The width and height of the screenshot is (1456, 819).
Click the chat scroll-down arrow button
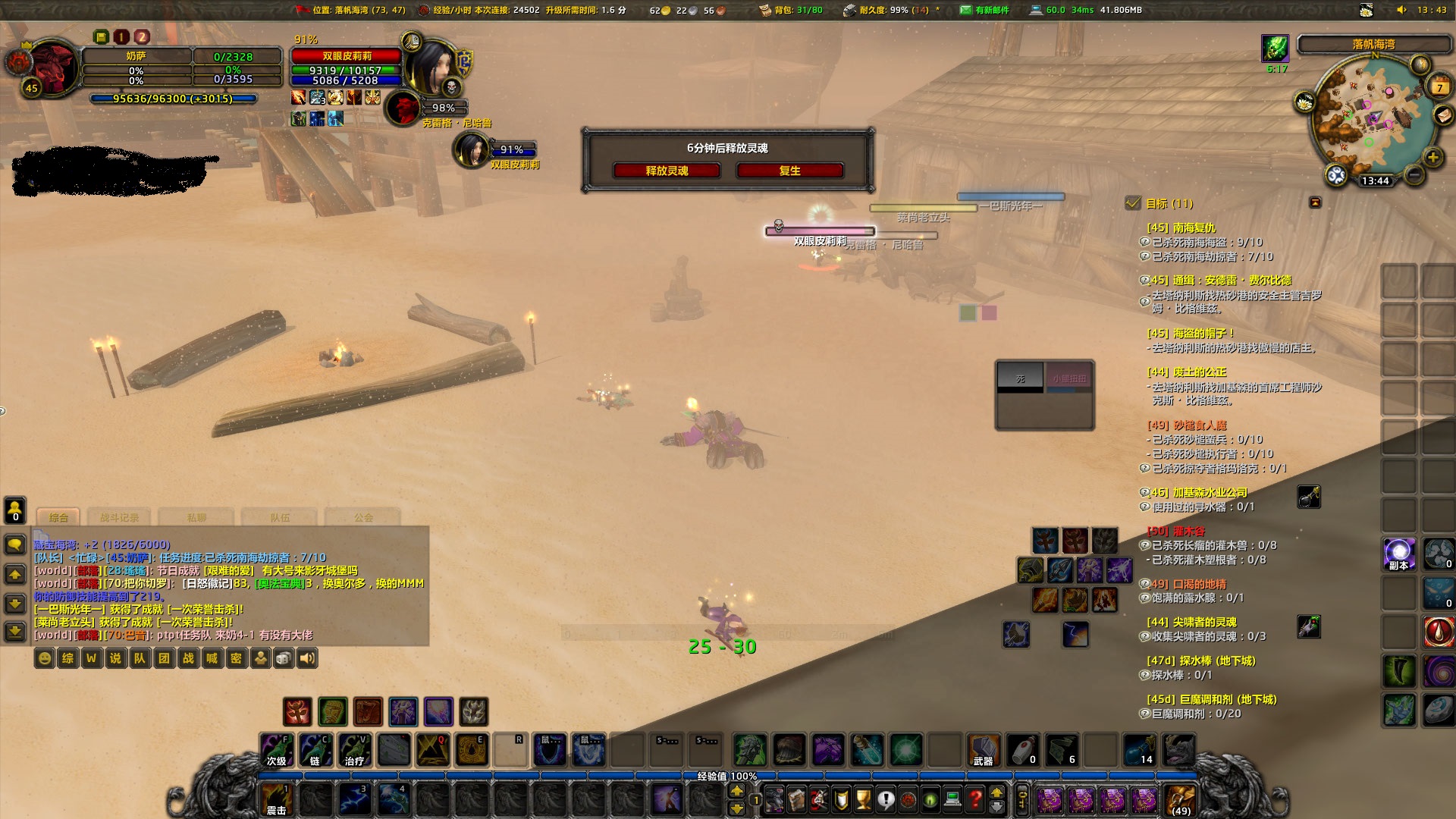(x=14, y=604)
